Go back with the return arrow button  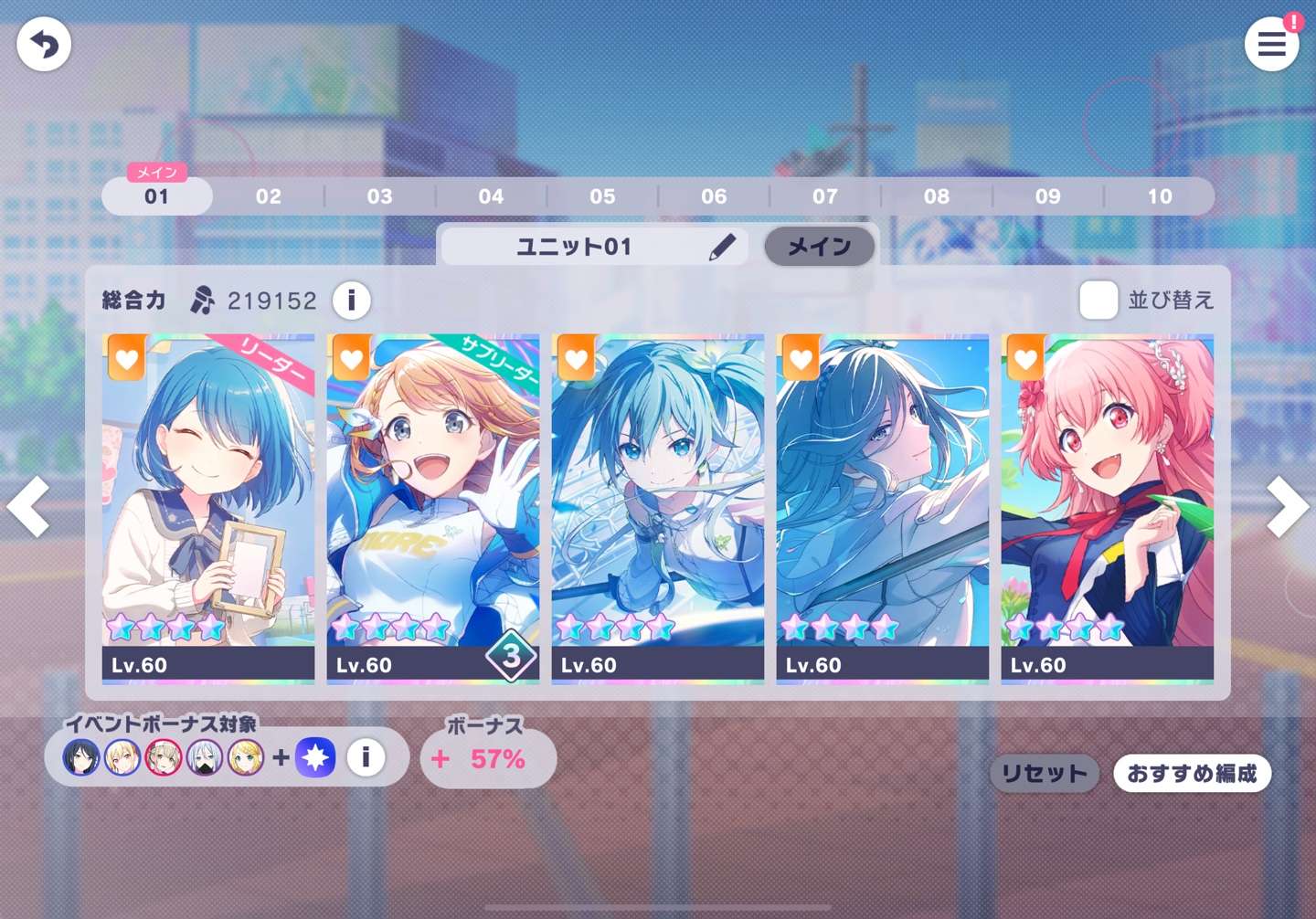pos(44,44)
